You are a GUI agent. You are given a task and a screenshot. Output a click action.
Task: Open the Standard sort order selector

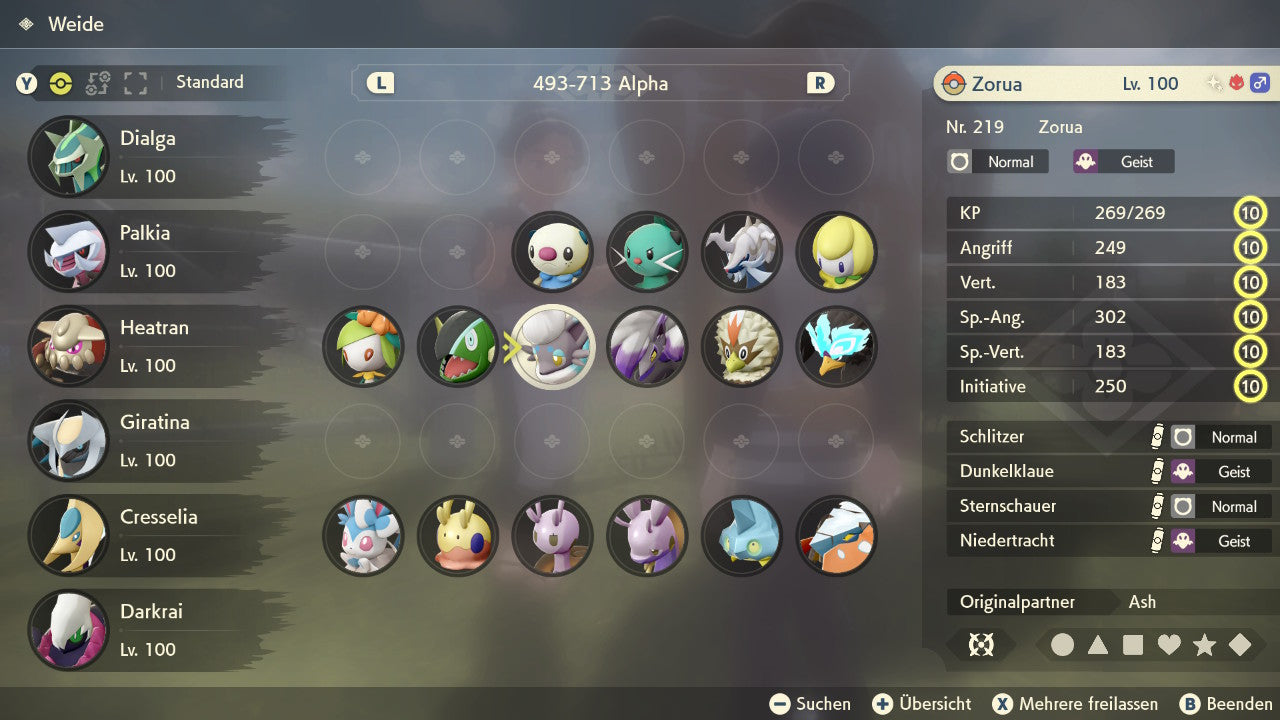pyautogui.click(x=209, y=82)
